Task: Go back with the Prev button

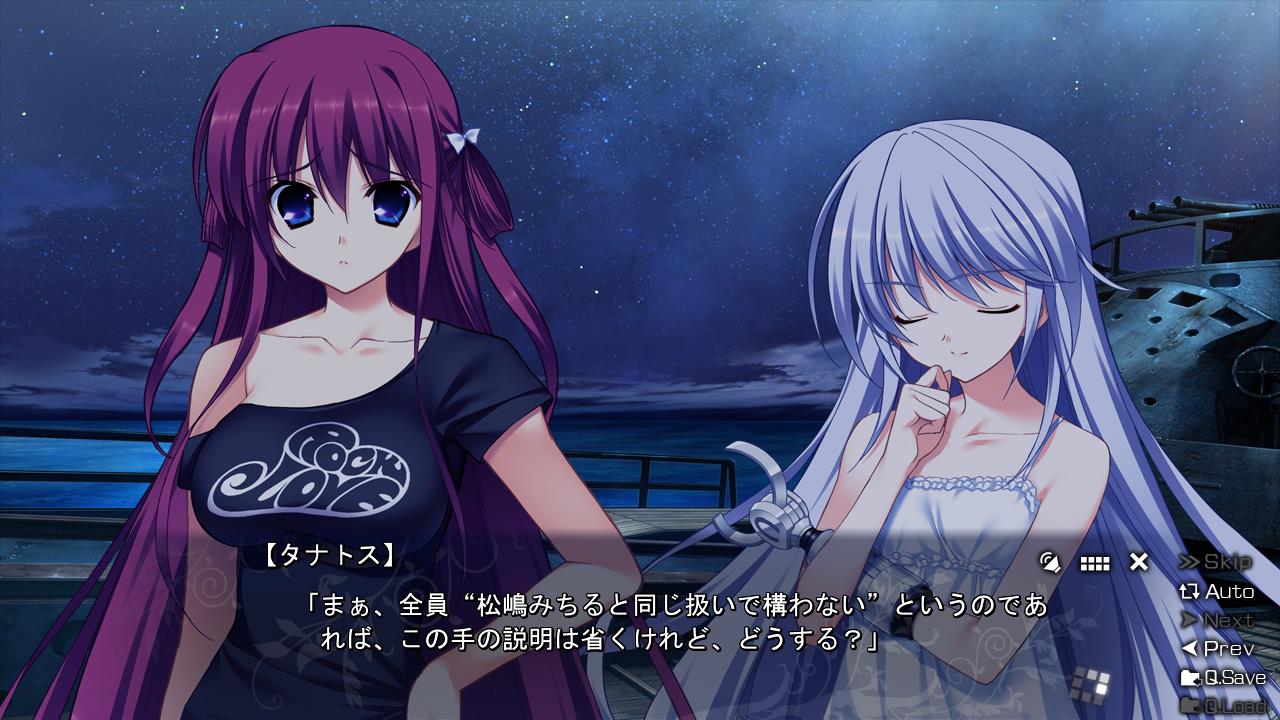Action: (1217, 649)
